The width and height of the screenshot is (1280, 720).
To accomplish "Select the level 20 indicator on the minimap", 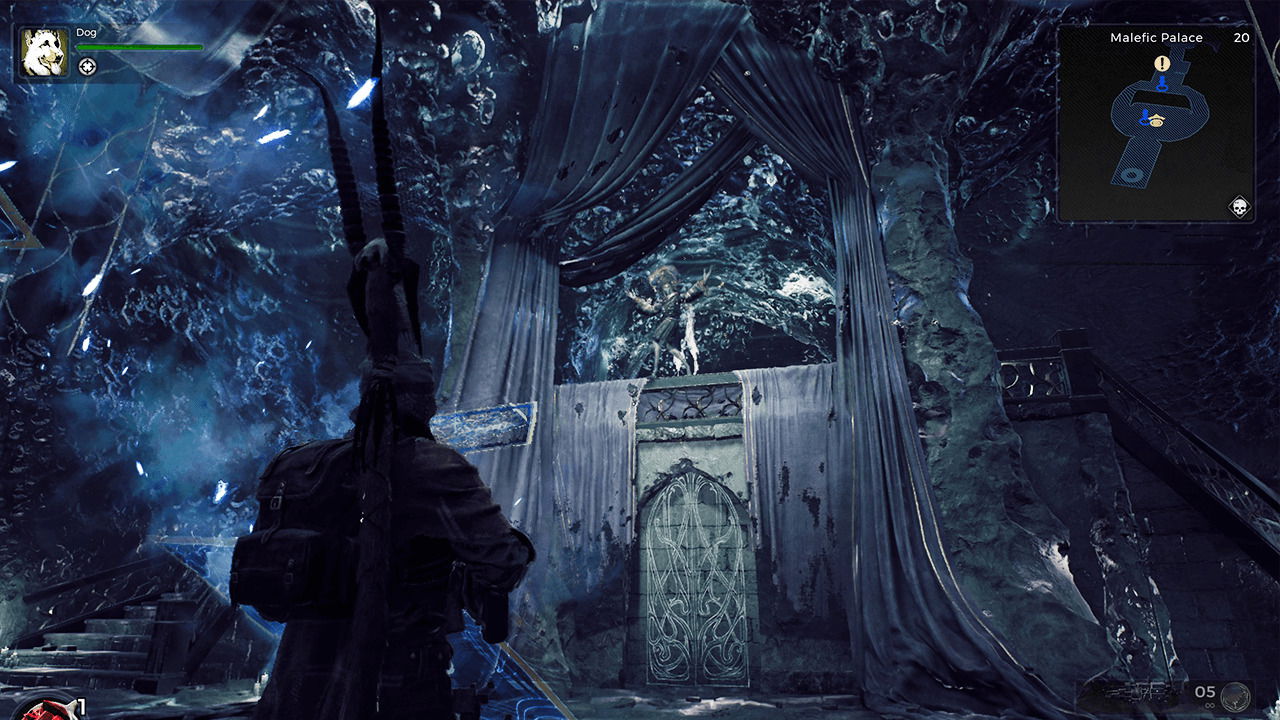I will pos(1242,38).
